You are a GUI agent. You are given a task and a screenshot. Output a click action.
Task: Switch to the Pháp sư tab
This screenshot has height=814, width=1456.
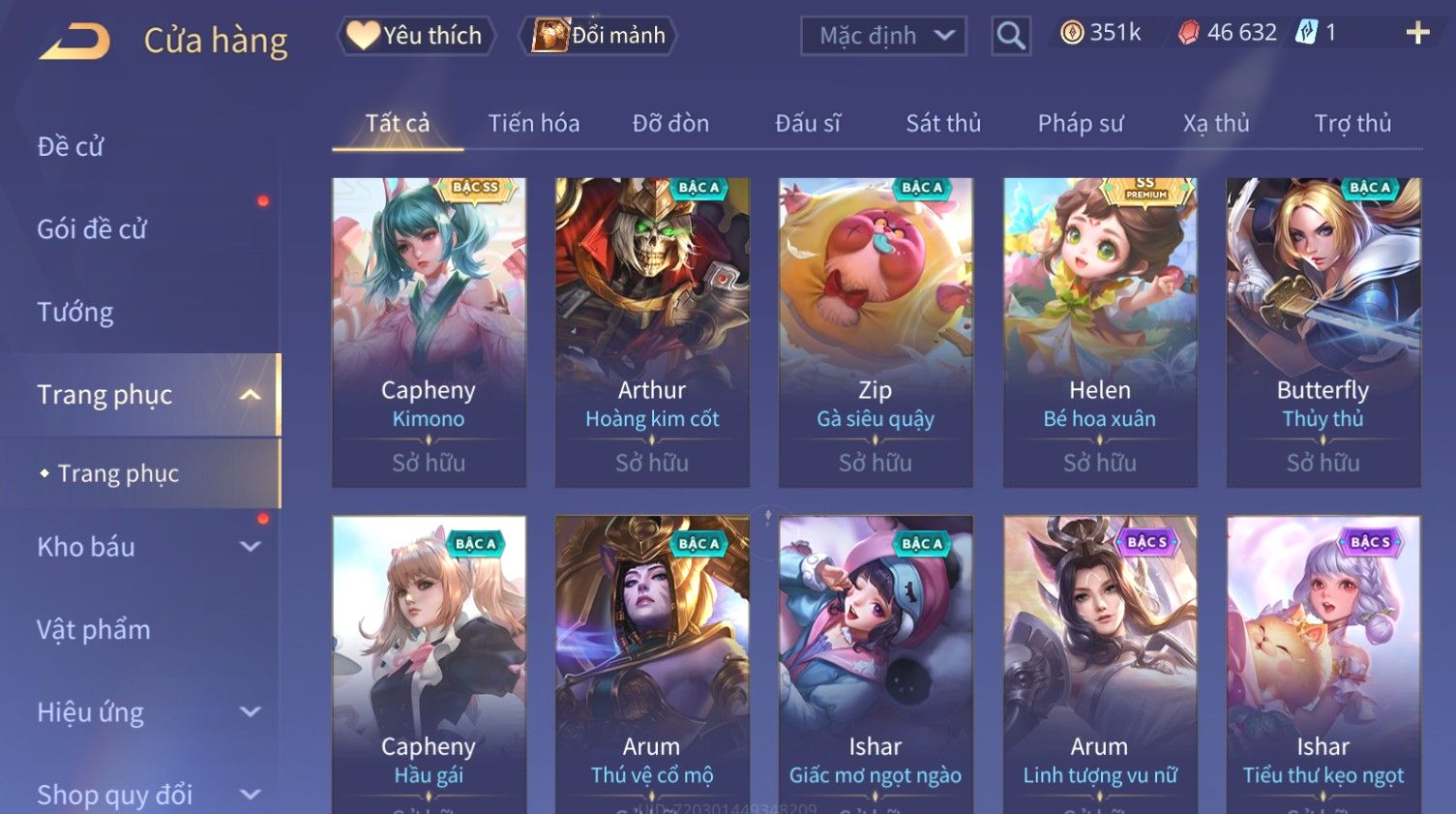coord(1080,124)
